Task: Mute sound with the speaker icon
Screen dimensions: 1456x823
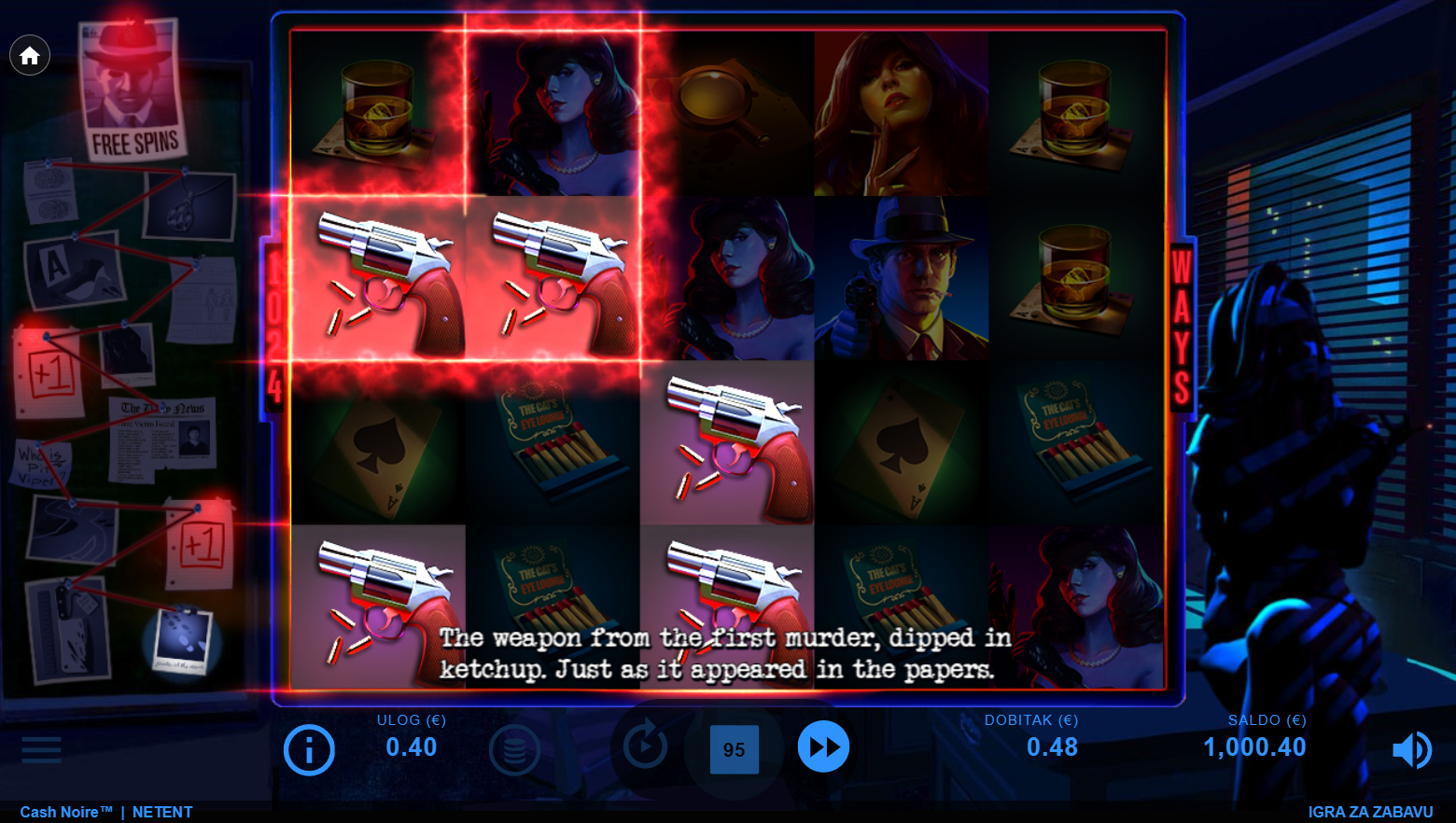Action: [1411, 749]
